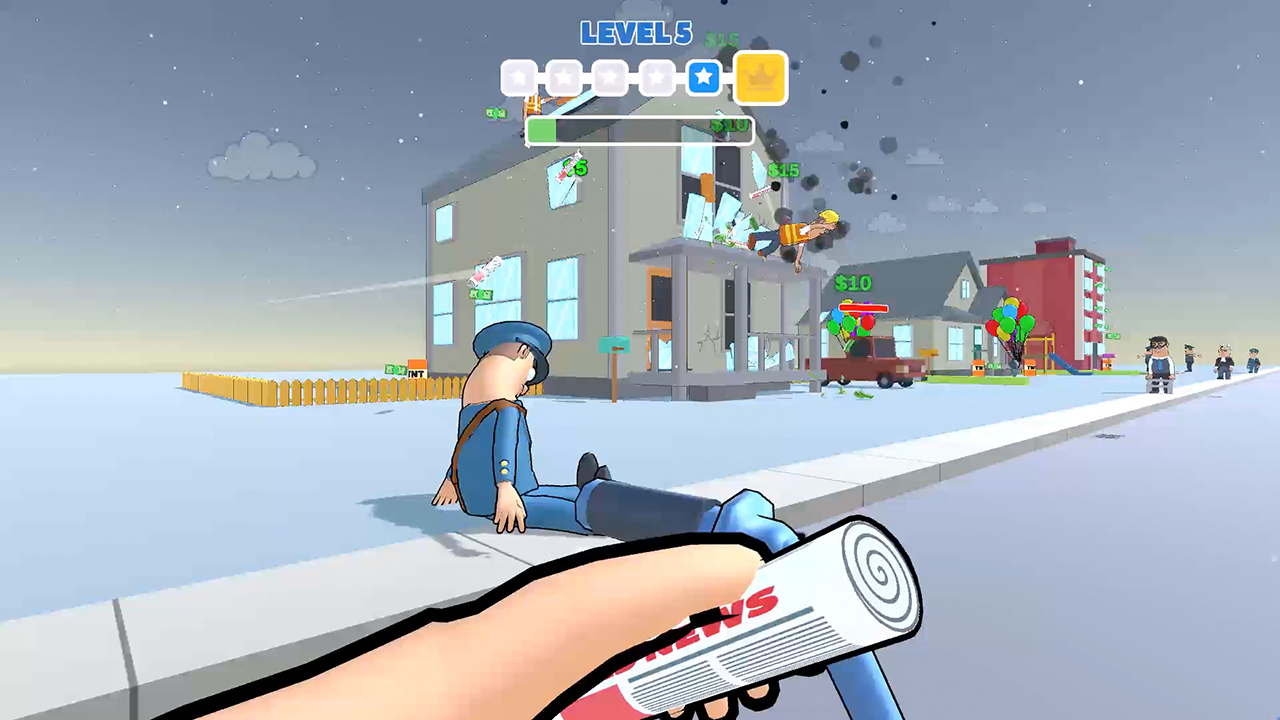Select the golden crown reward icon

(761, 77)
